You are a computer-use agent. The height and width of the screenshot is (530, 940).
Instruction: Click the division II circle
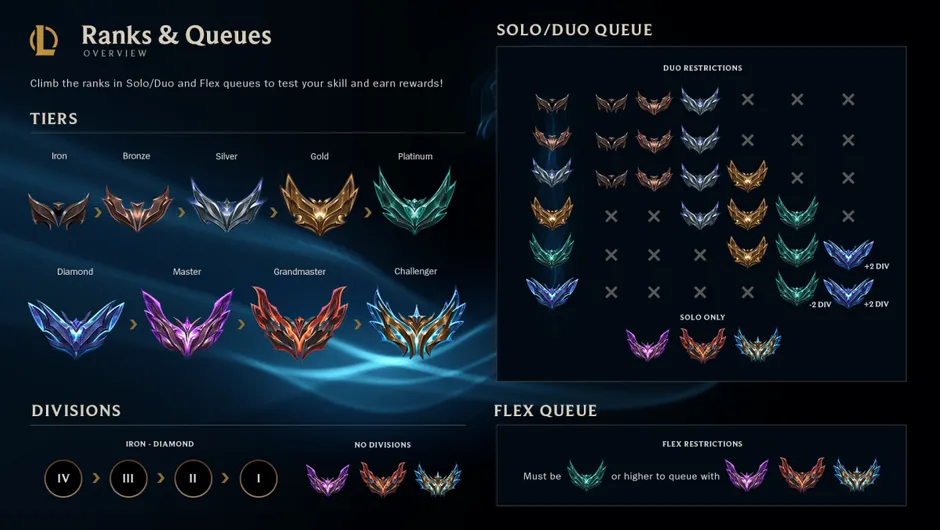pyautogui.click(x=193, y=479)
